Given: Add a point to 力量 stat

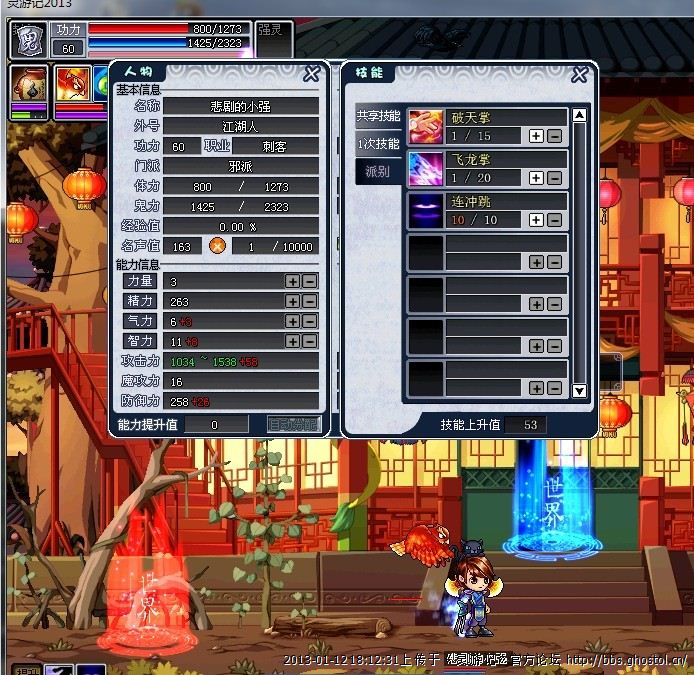Looking at the screenshot, I should (x=292, y=282).
